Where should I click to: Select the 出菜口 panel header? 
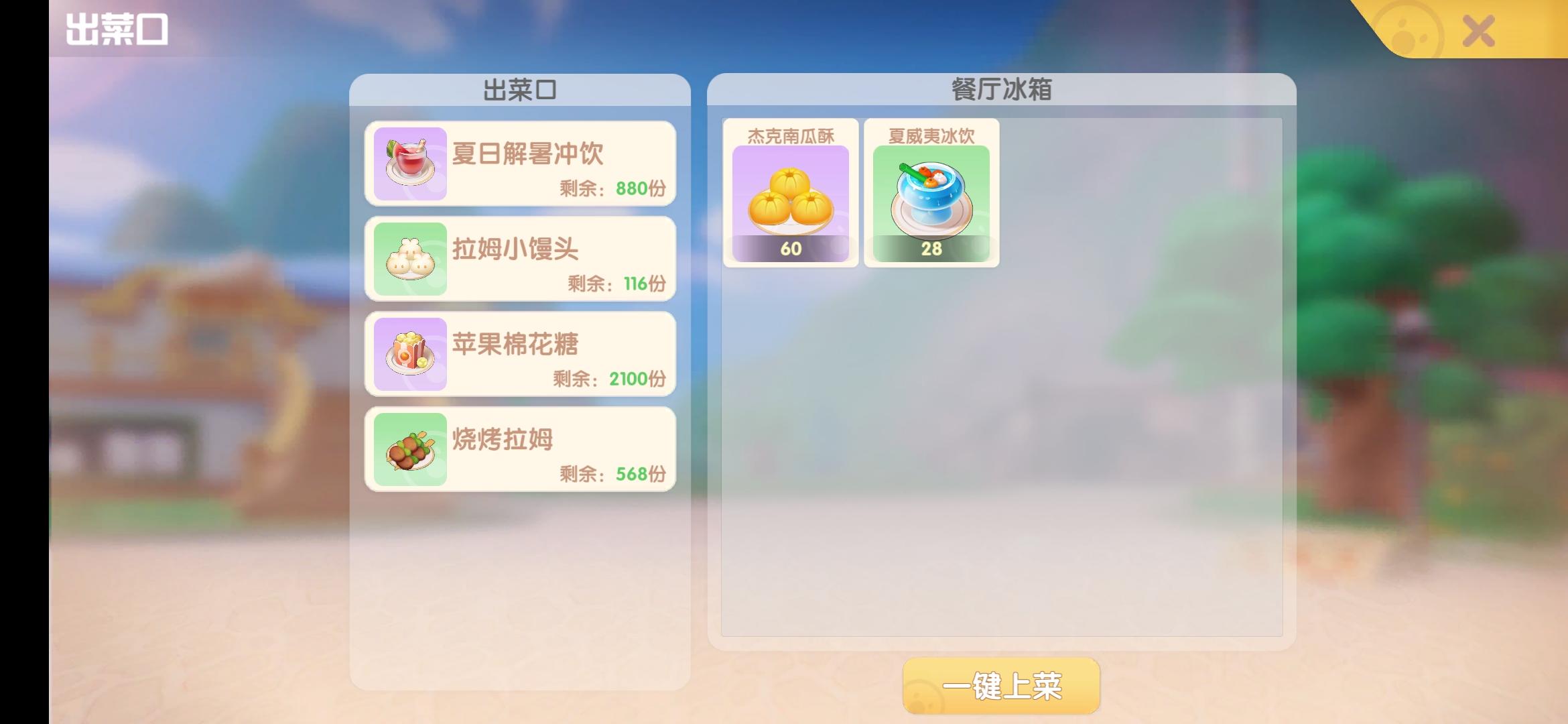[x=518, y=88]
